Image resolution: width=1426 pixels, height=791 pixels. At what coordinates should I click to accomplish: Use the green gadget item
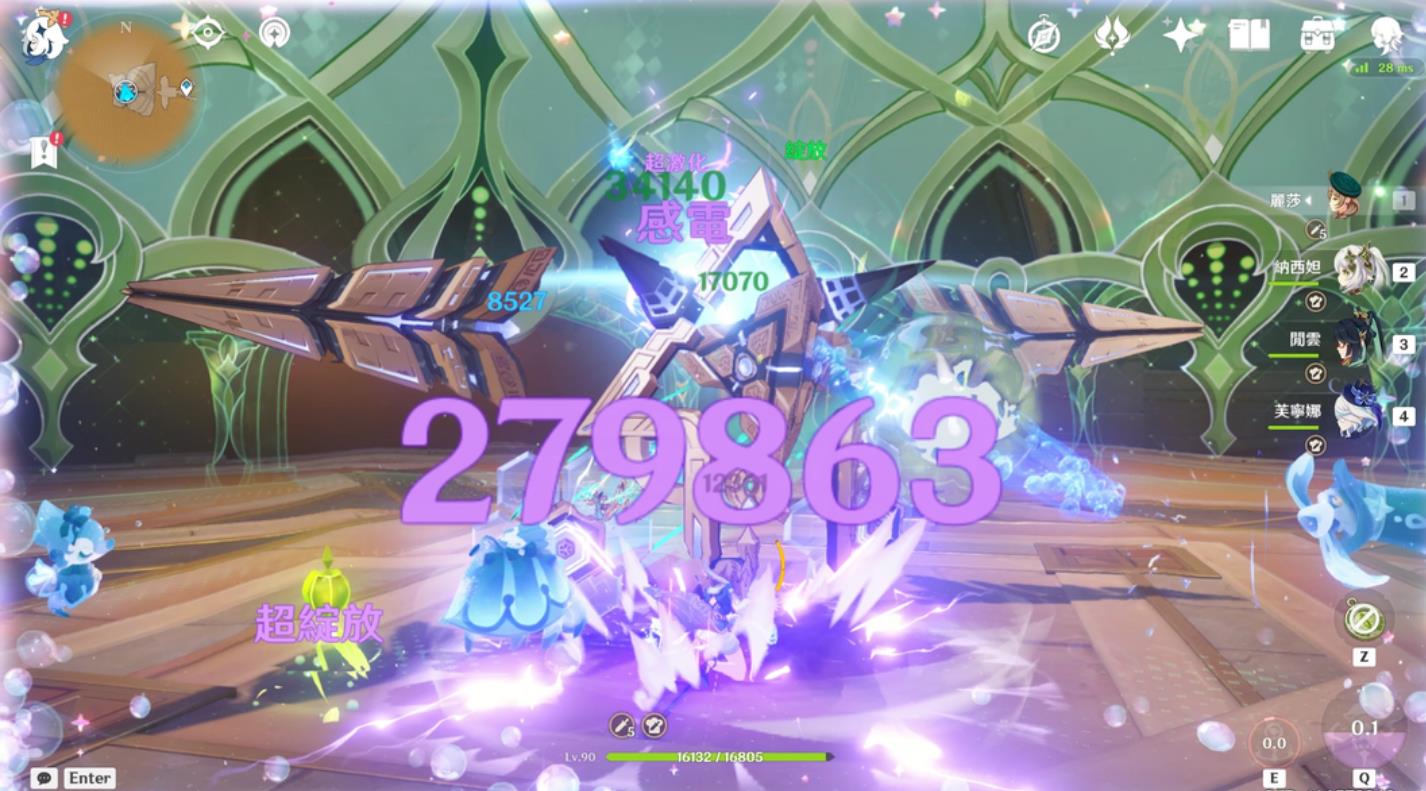1364,620
